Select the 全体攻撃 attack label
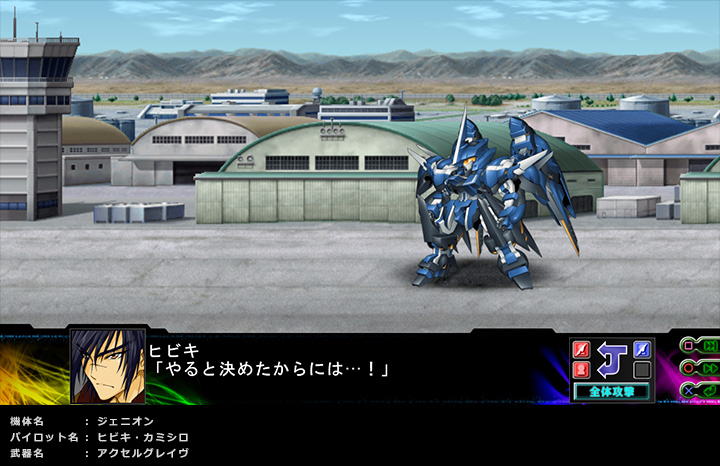 [611, 391]
